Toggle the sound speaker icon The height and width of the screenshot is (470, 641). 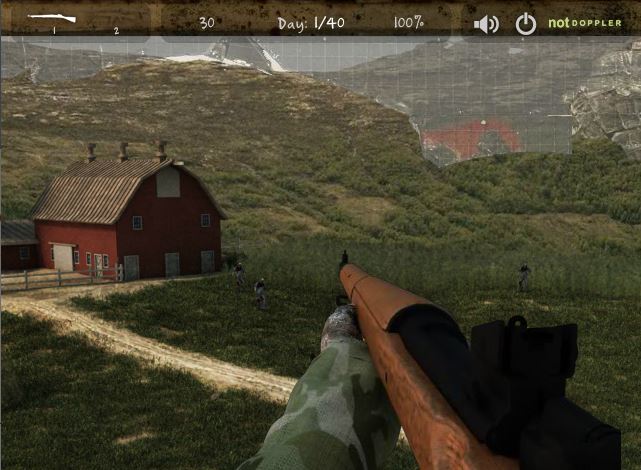tap(486, 24)
